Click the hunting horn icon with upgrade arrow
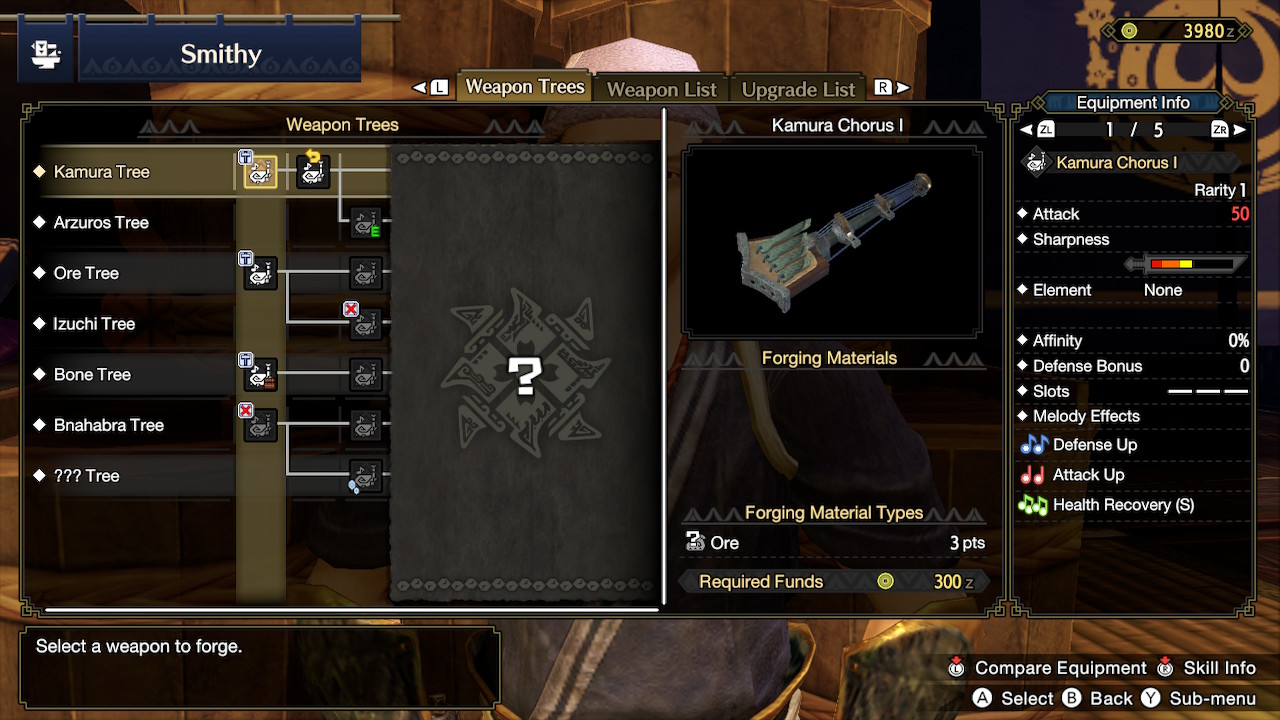The width and height of the screenshot is (1280, 720). point(311,171)
